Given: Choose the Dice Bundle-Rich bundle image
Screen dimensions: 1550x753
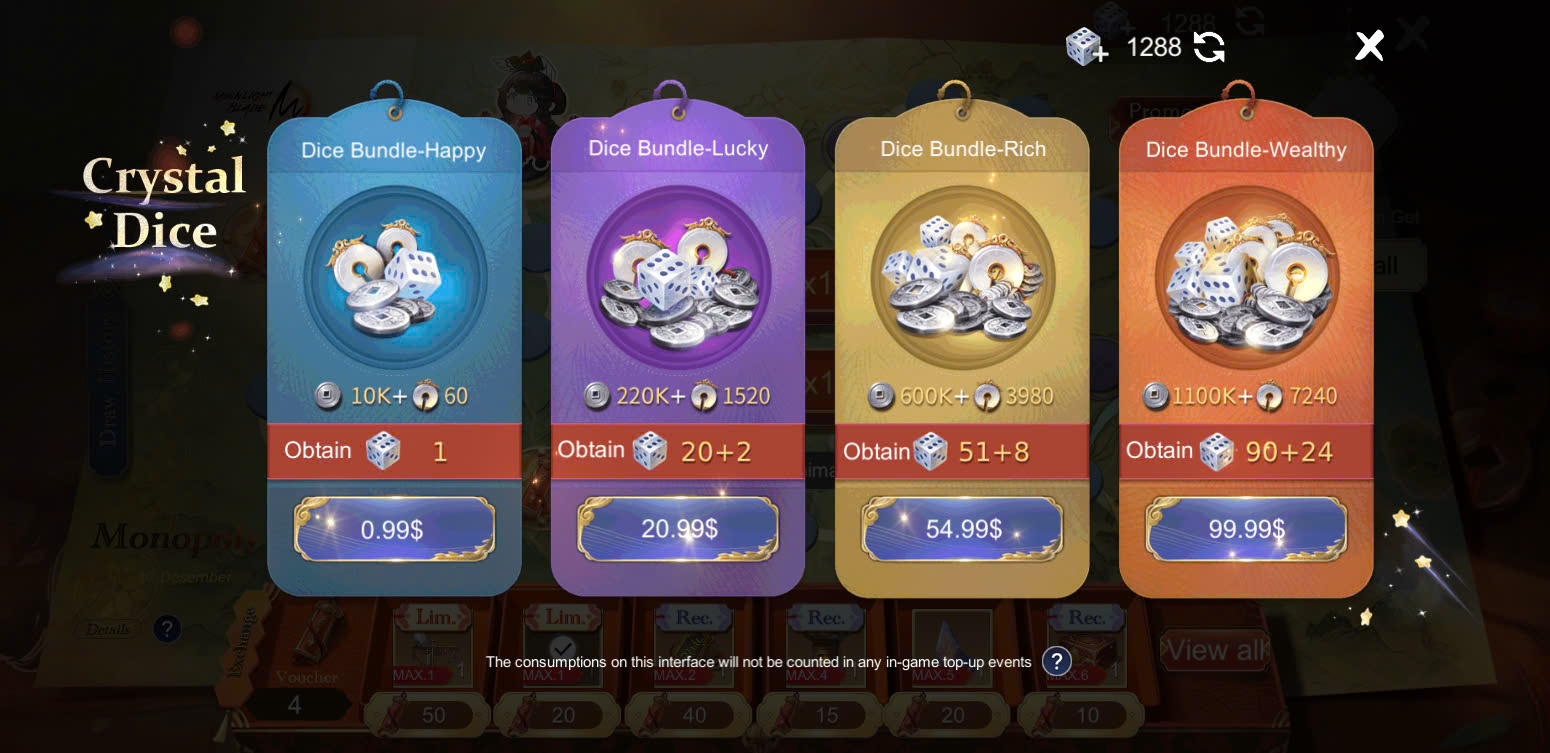Looking at the screenshot, I should pos(962,277).
